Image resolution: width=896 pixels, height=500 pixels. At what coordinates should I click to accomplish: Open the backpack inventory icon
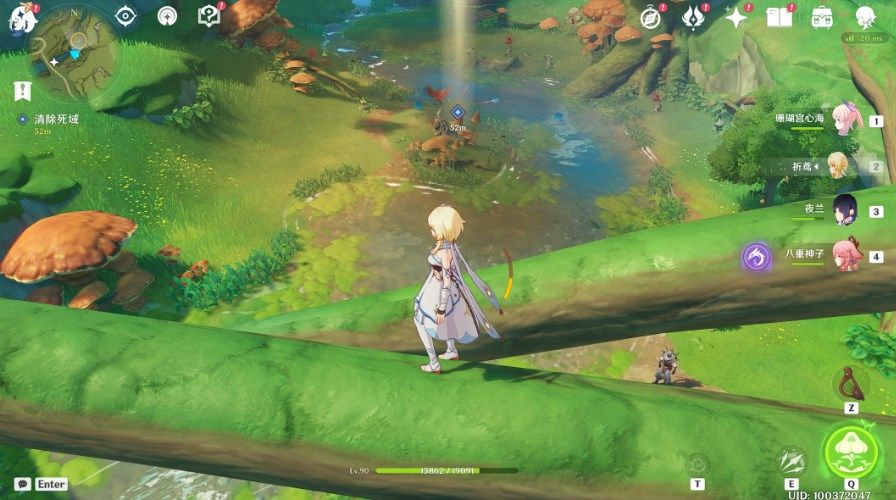(x=822, y=17)
